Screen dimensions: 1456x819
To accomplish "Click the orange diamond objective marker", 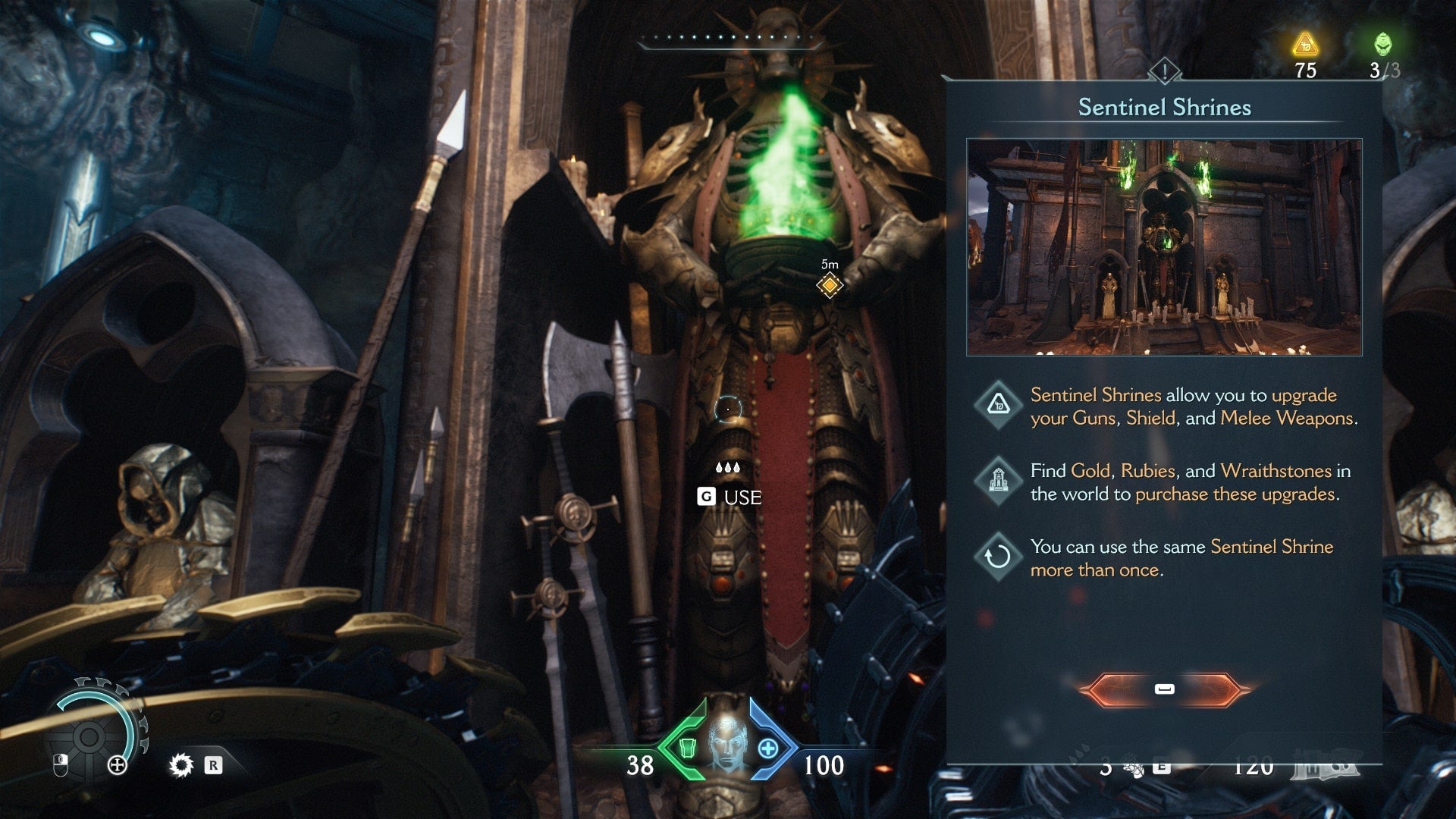I will (x=830, y=285).
